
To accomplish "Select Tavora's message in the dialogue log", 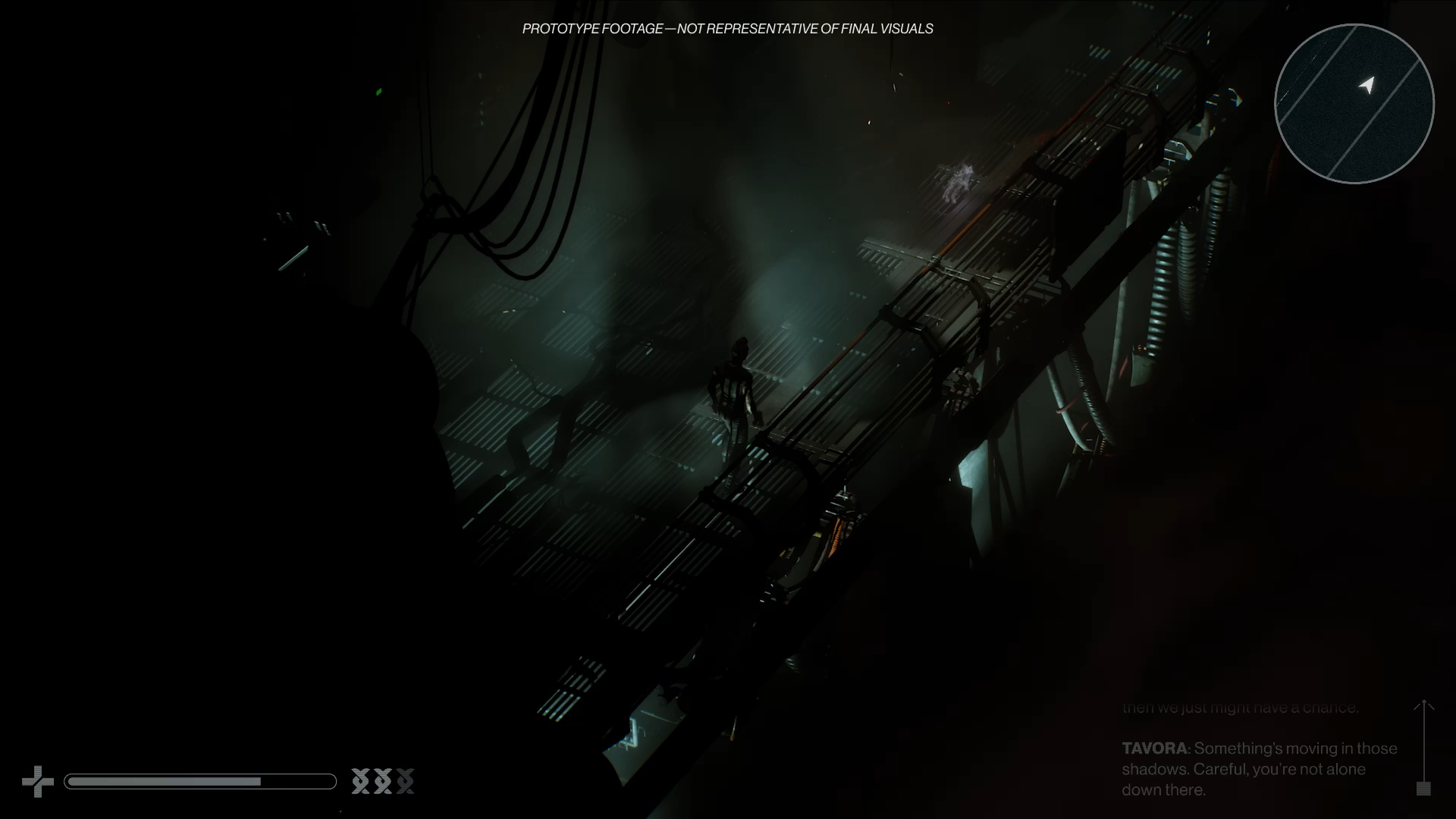I will pos(1259,769).
